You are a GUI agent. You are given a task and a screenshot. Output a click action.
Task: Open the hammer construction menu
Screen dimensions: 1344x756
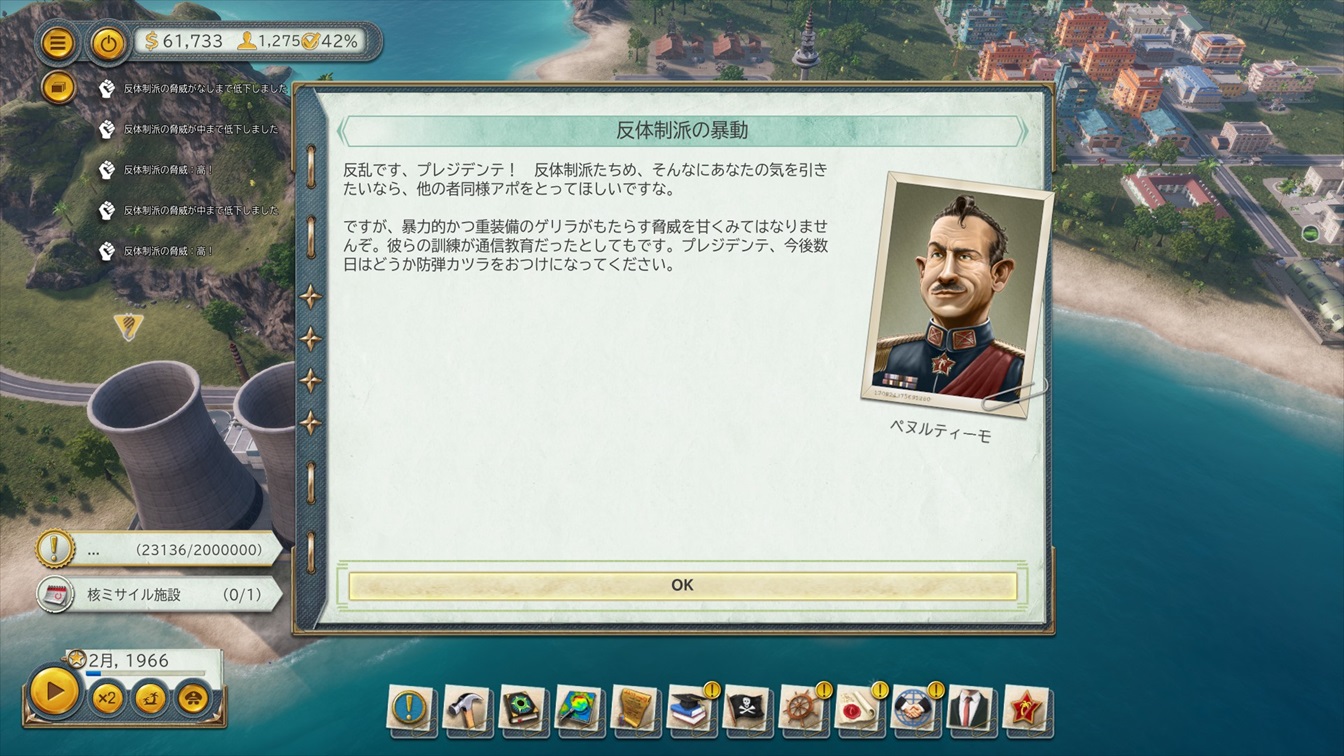point(466,708)
